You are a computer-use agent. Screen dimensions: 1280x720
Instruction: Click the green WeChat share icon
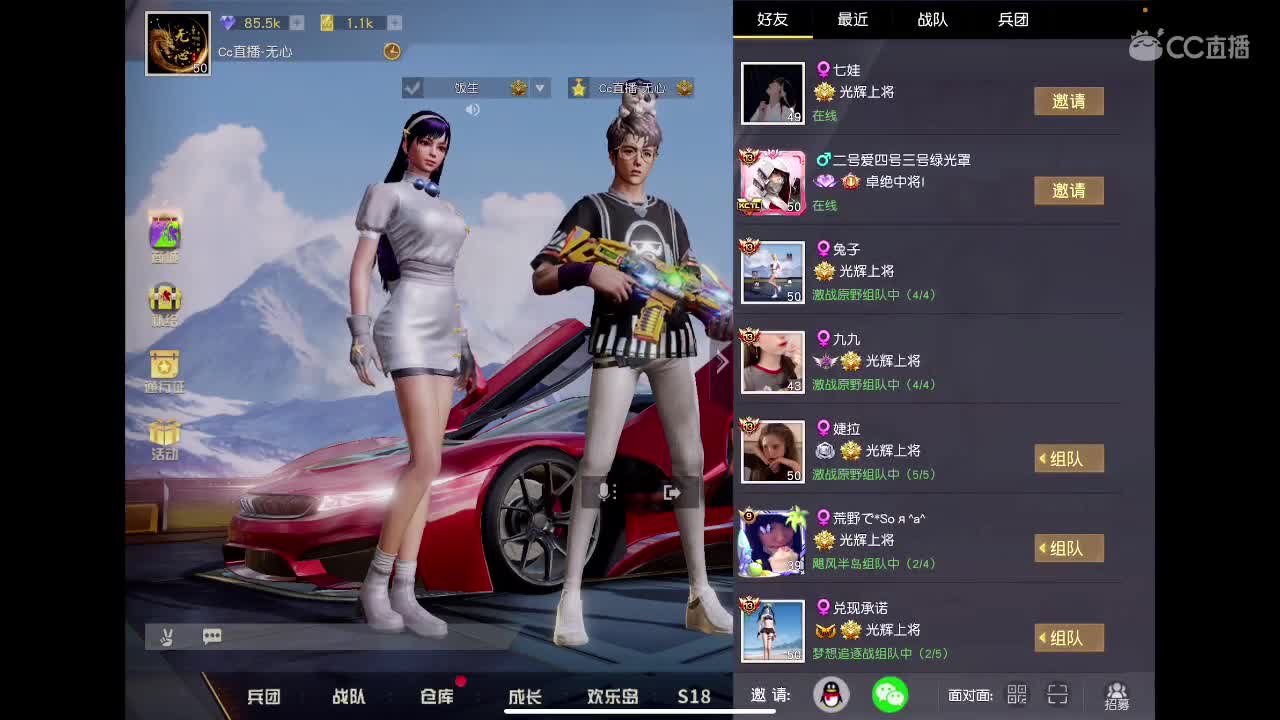coord(891,694)
